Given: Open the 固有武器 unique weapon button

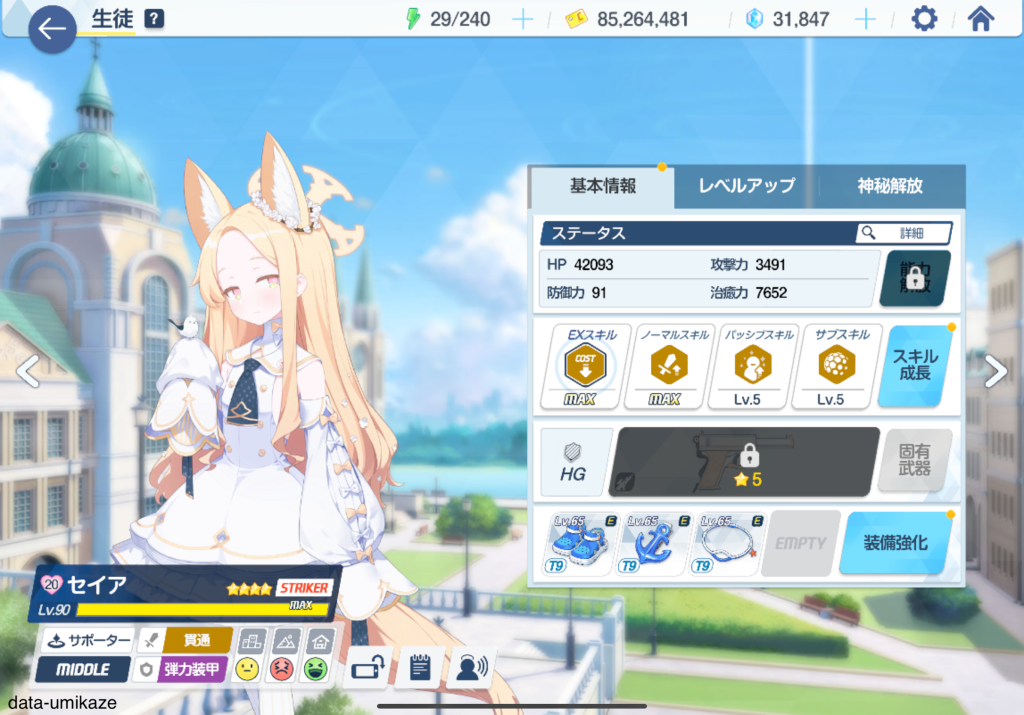Looking at the screenshot, I should [914, 461].
